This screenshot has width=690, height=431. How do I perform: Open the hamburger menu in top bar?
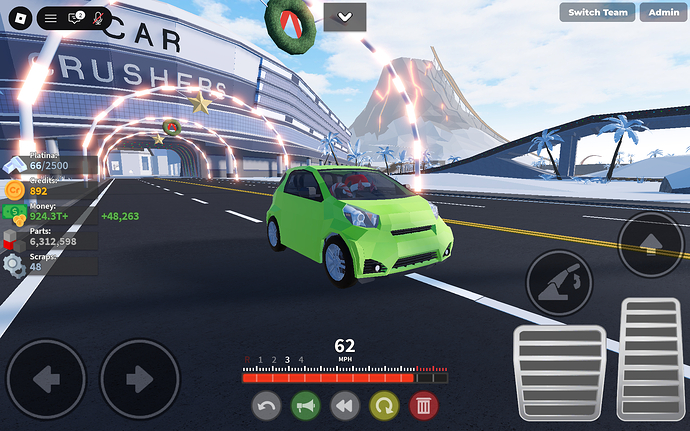click(x=51, y=18)
